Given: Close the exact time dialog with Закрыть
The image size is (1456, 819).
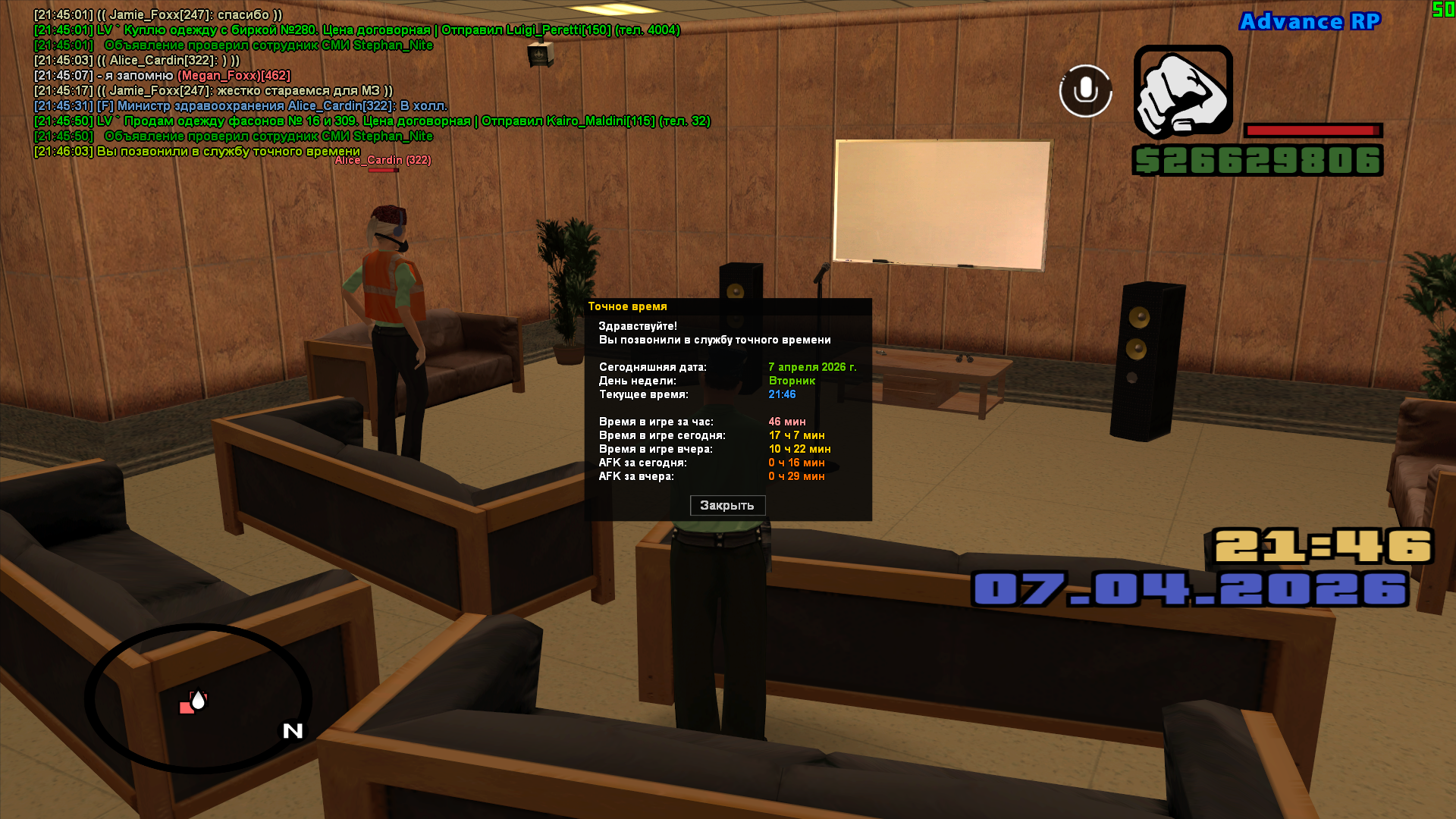Looking at the screenshot, I should (x=727, y=506).
